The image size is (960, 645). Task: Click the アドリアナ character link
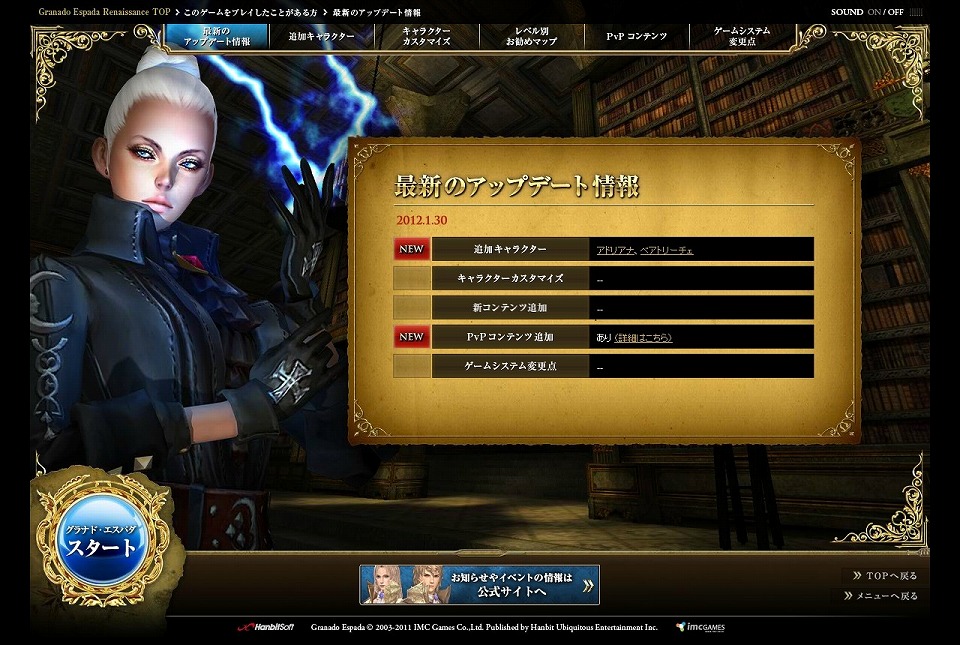click(x=615, y=250)
